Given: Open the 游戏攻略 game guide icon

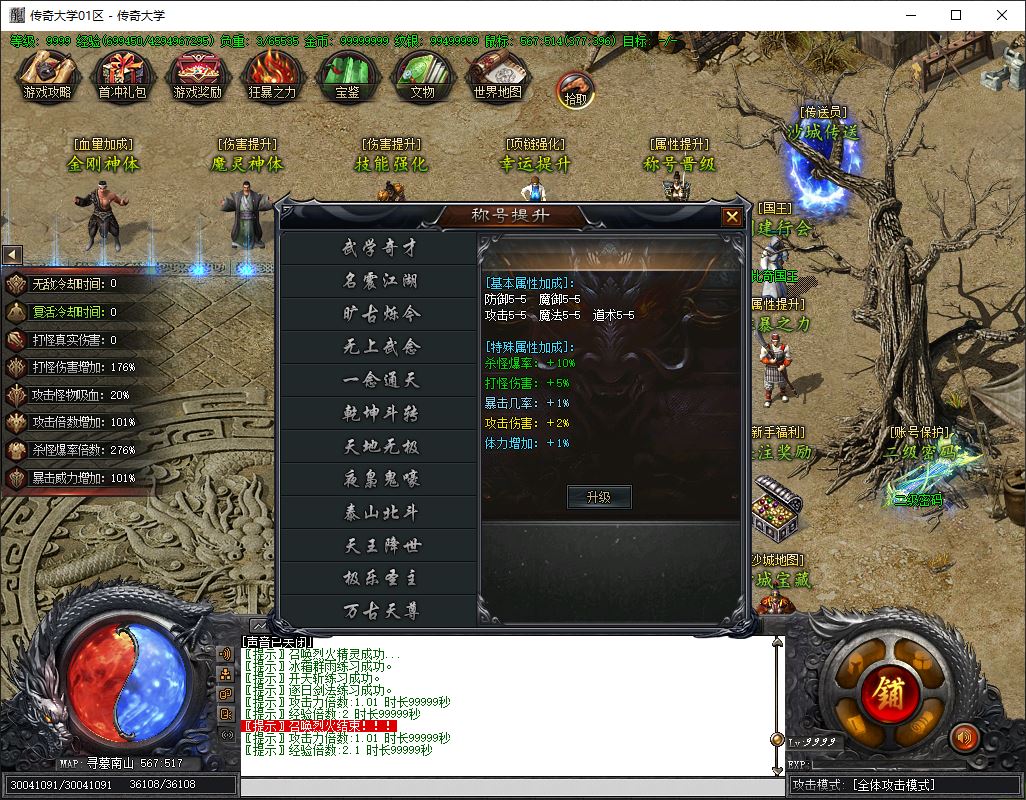Looking at the screenshot, I should pyautogui.click(x=47, y=73).
